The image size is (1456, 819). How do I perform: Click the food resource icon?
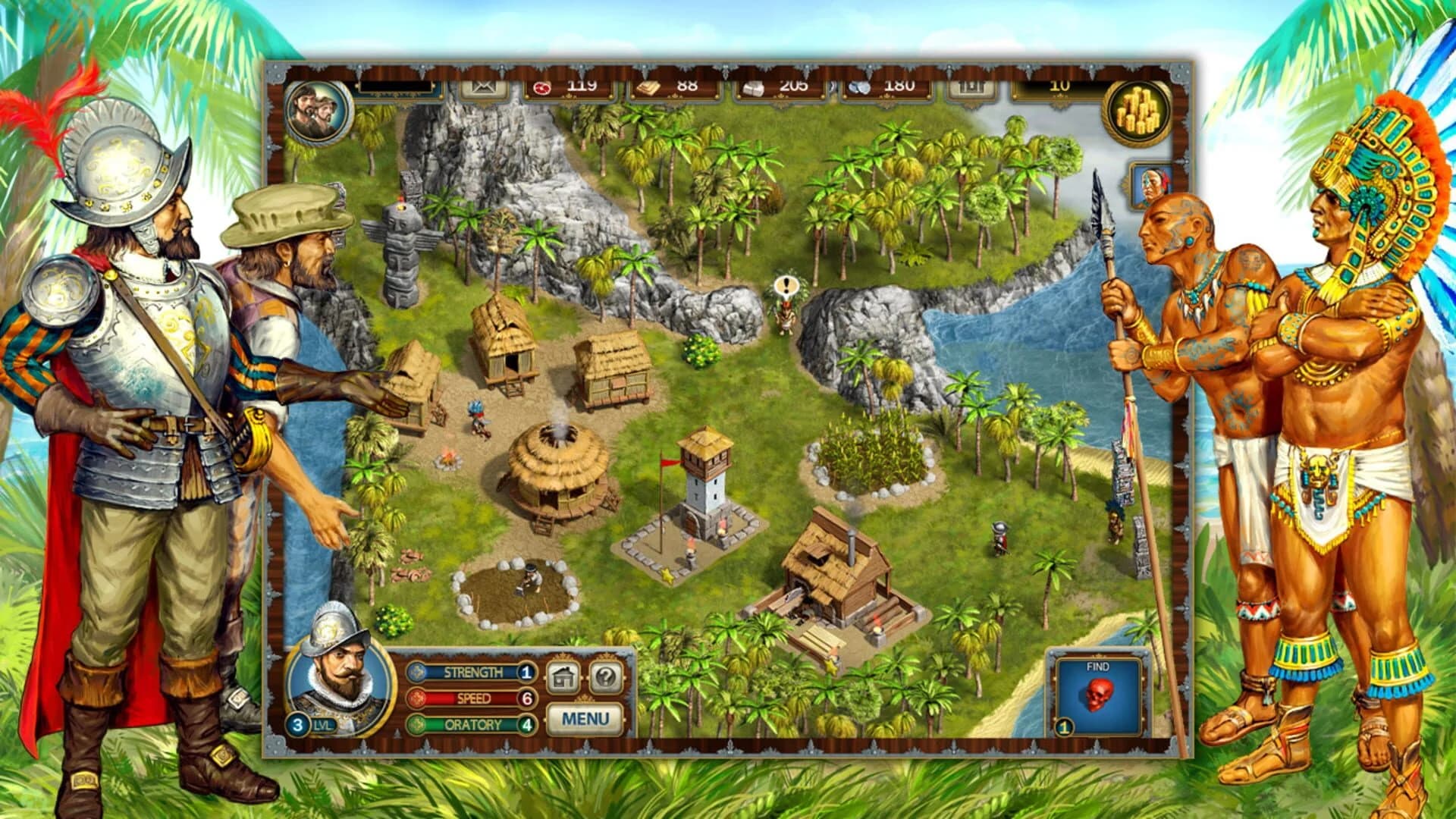[541, 87]
